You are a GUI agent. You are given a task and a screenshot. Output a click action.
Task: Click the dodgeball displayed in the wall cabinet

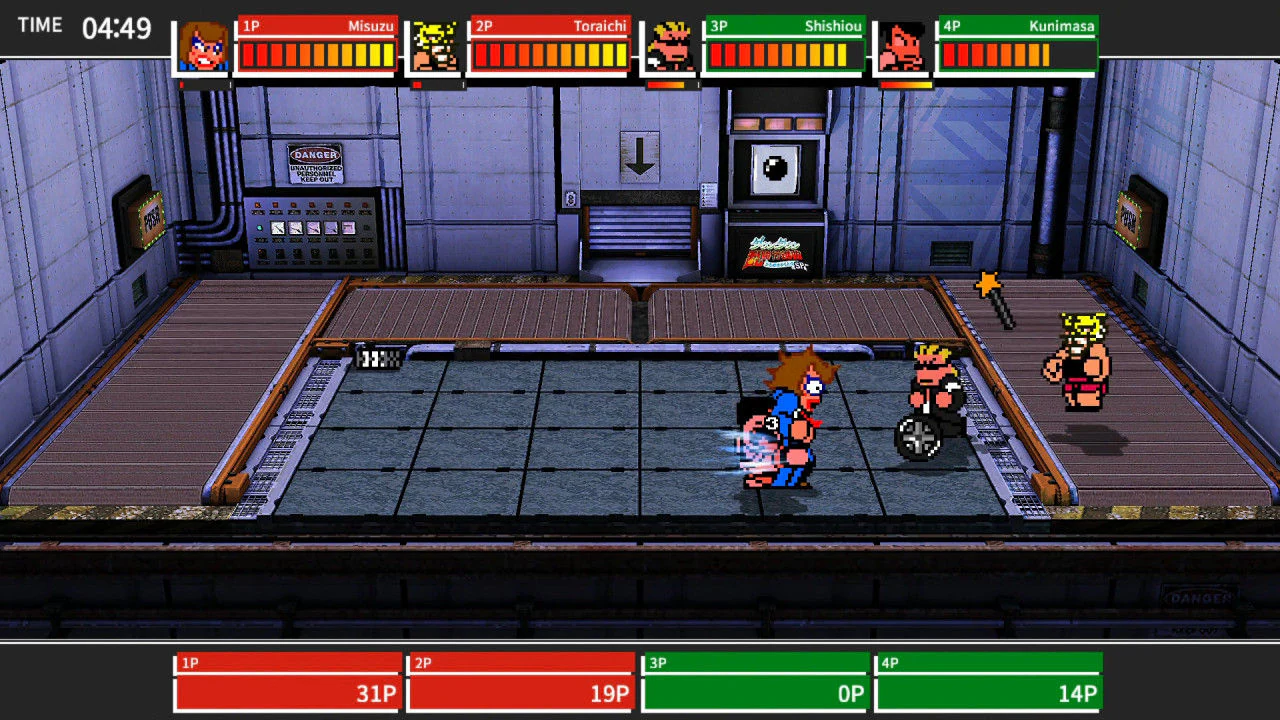(x=774, y=168)
